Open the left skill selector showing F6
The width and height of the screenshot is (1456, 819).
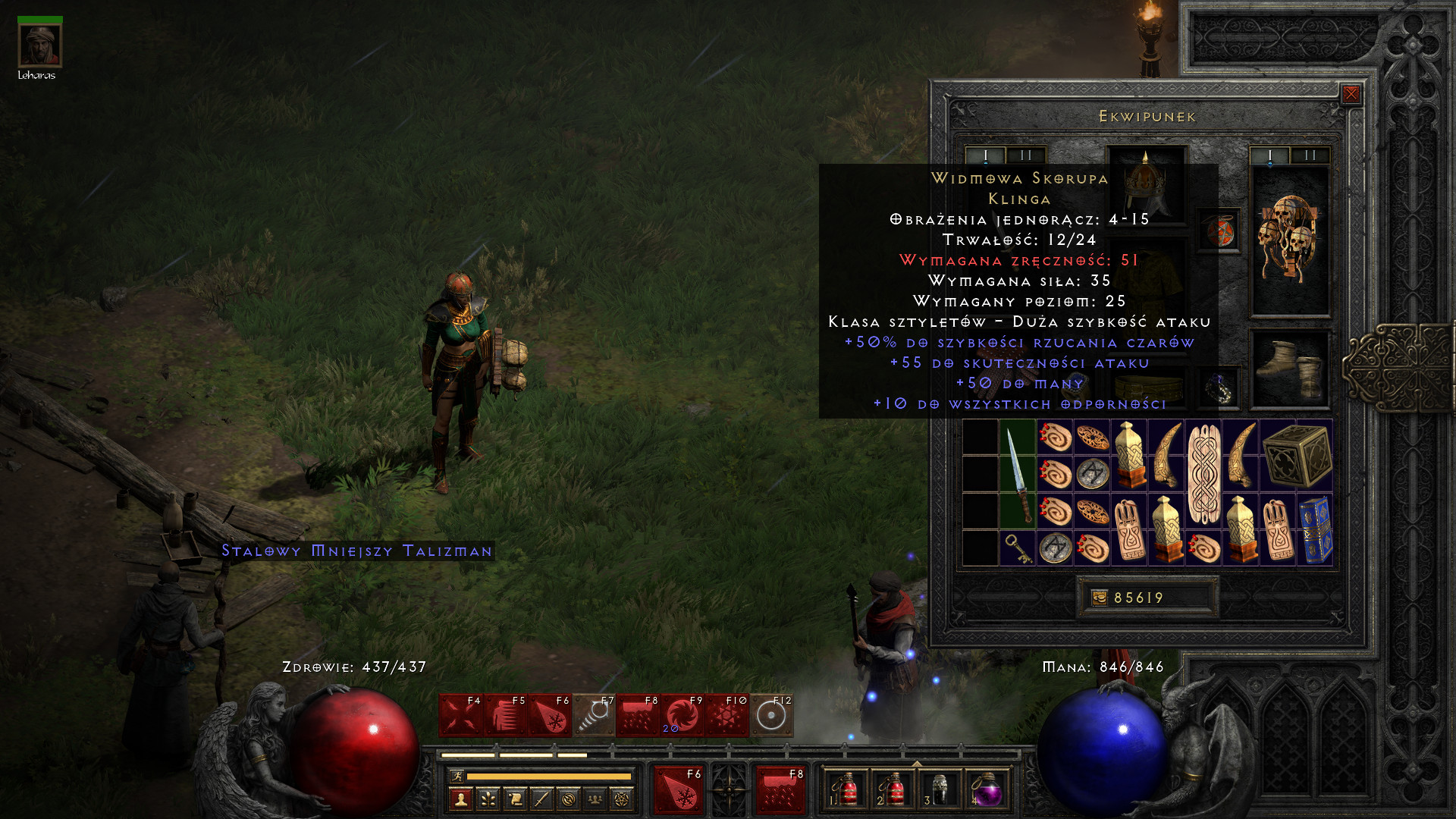(x=679, y=790)
